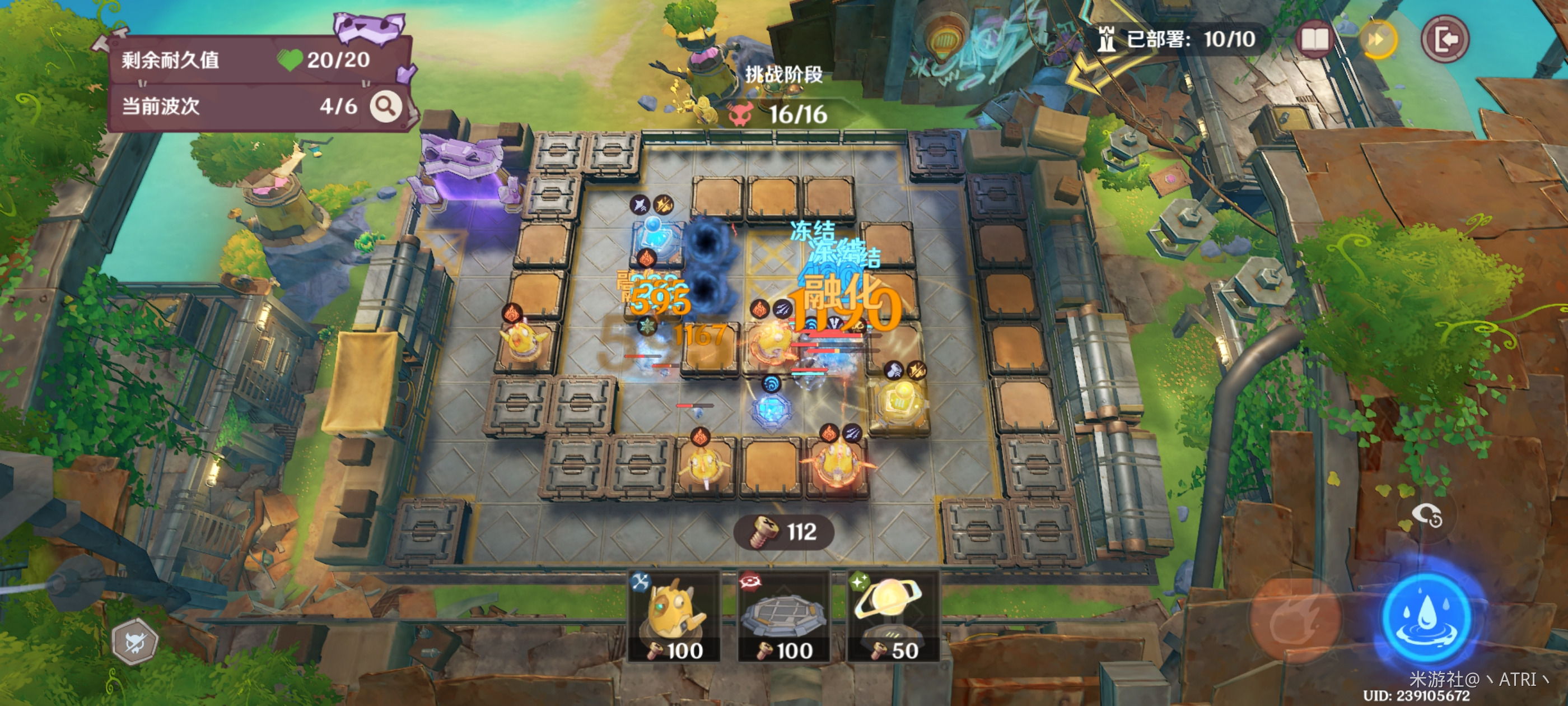Tap the camera reset view icon
The width and height of the screenshot is (1568, 706).
(x=1426, y=517)
